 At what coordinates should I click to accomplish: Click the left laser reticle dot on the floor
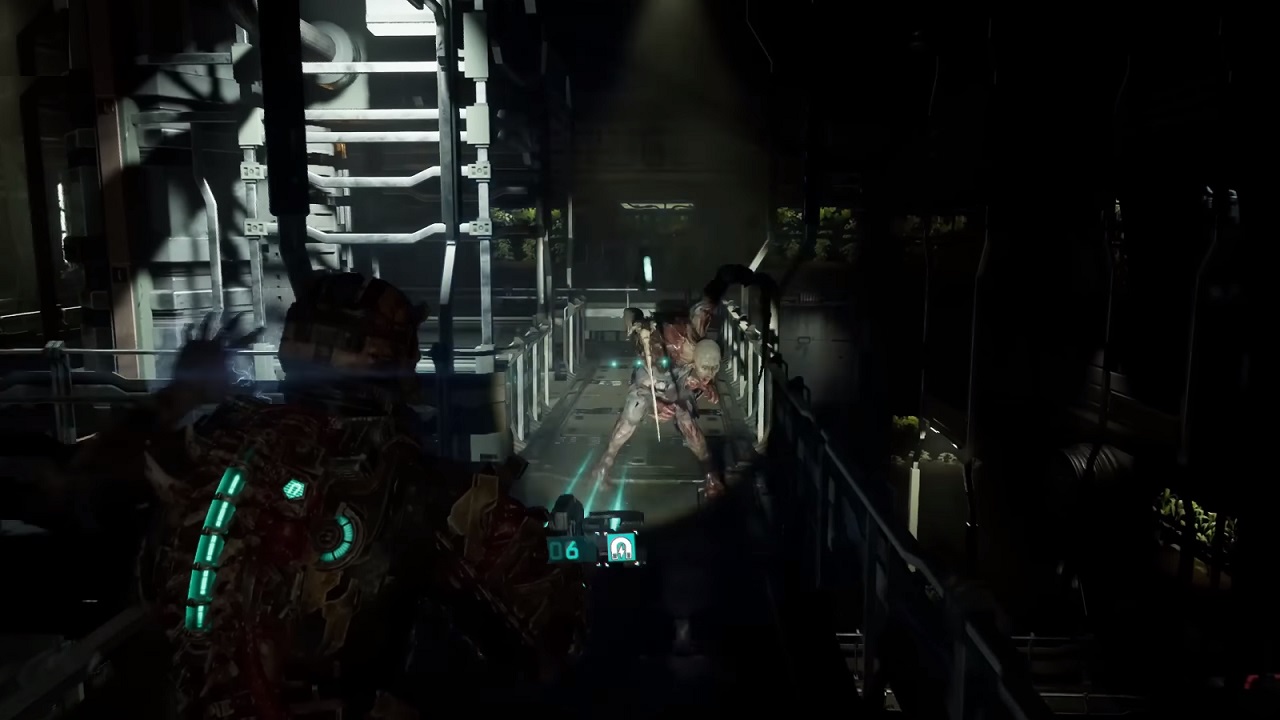611,363
